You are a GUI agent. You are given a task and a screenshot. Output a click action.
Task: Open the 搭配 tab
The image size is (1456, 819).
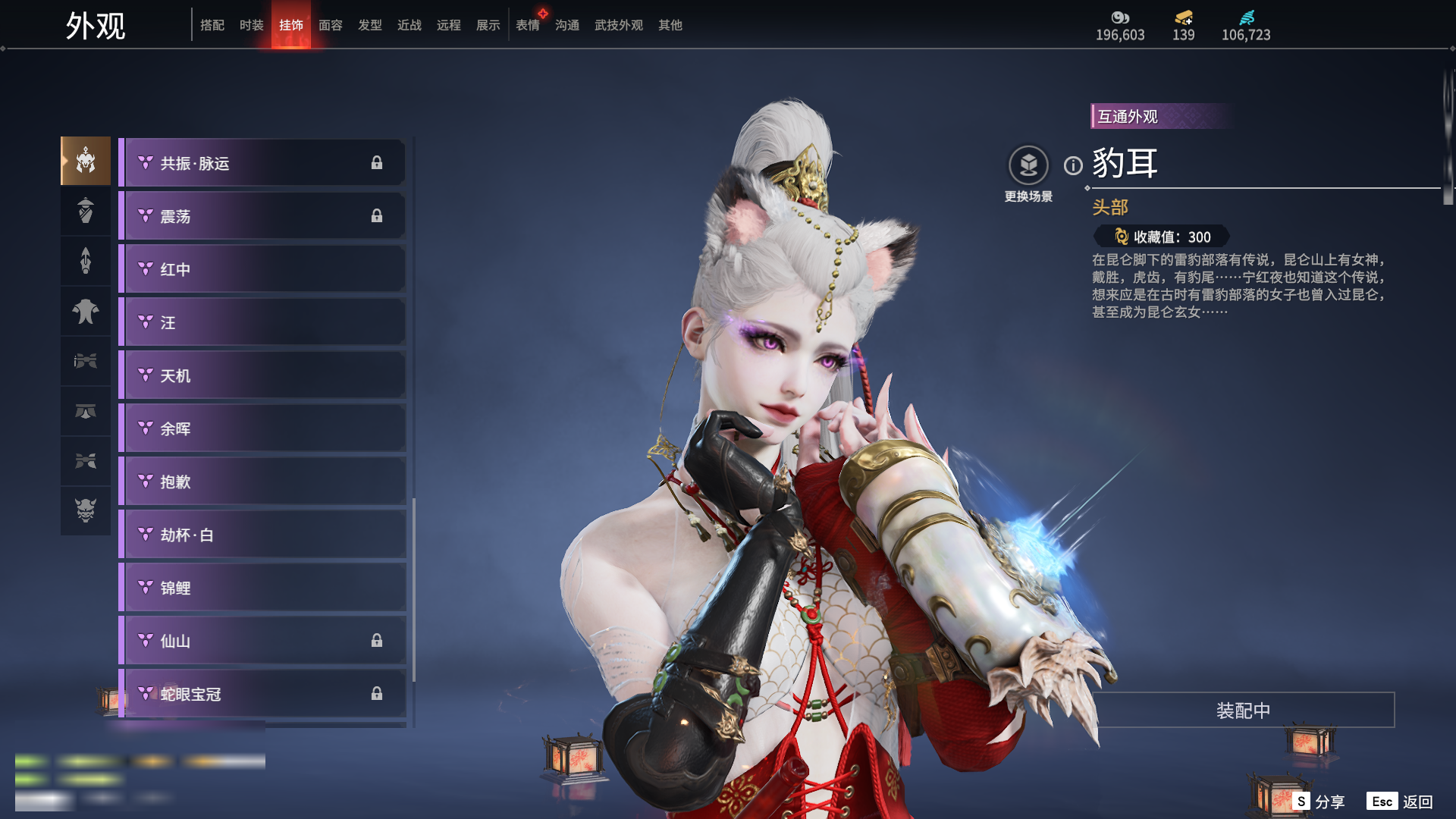(212, 25)
